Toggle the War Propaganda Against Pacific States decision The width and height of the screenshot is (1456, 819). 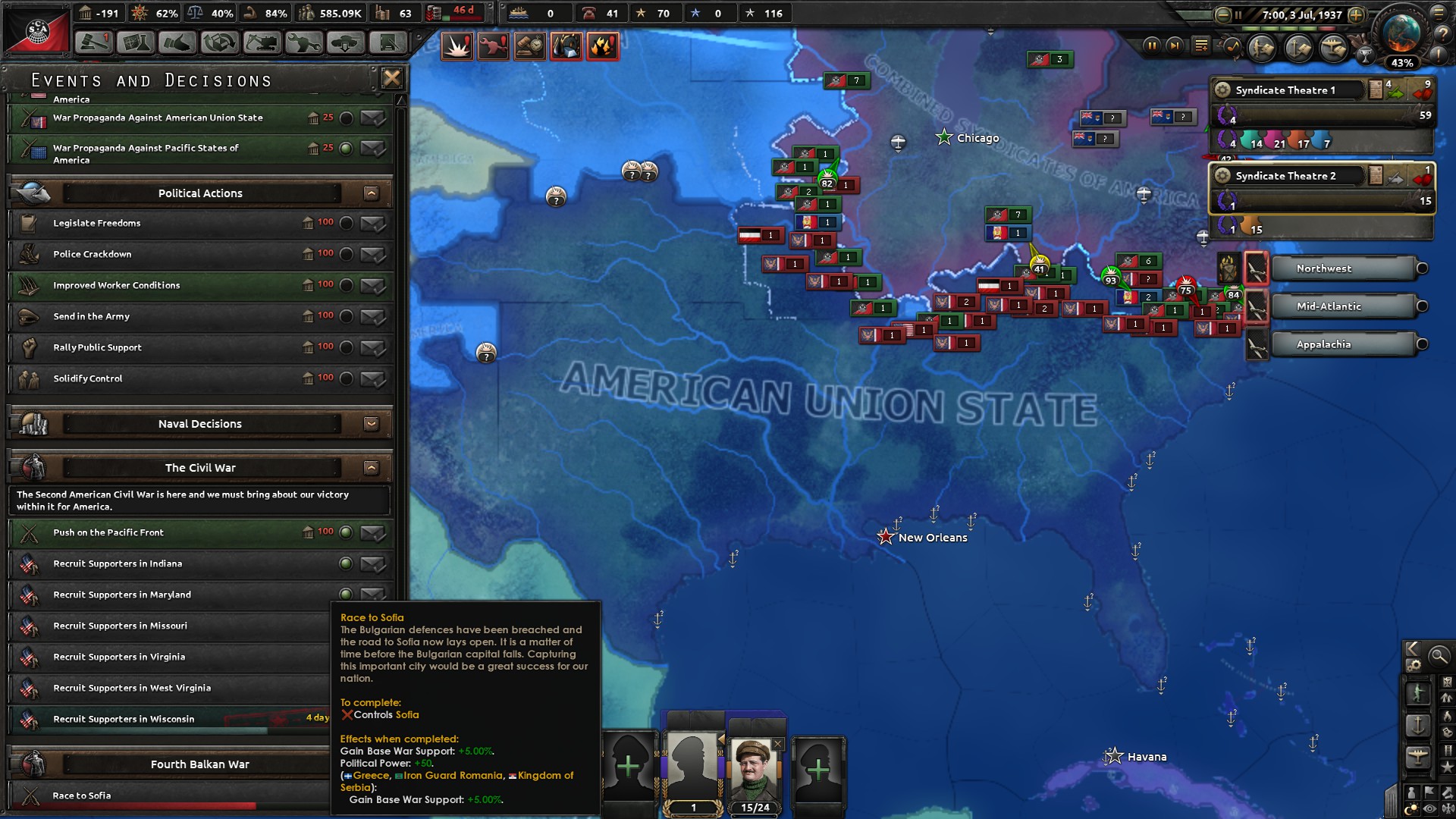pyautogui.click(x=347, y=149)
